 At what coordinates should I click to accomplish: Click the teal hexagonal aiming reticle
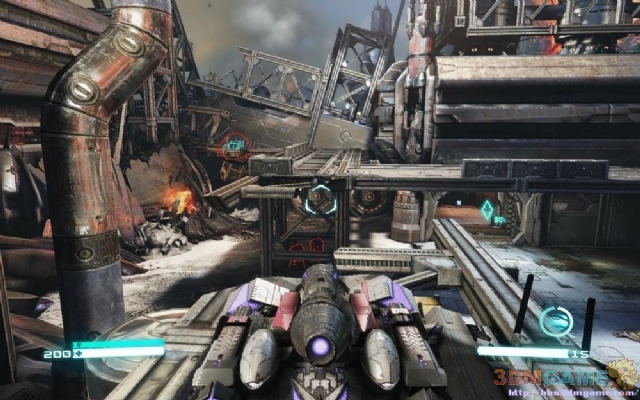(x=320, y=197)
